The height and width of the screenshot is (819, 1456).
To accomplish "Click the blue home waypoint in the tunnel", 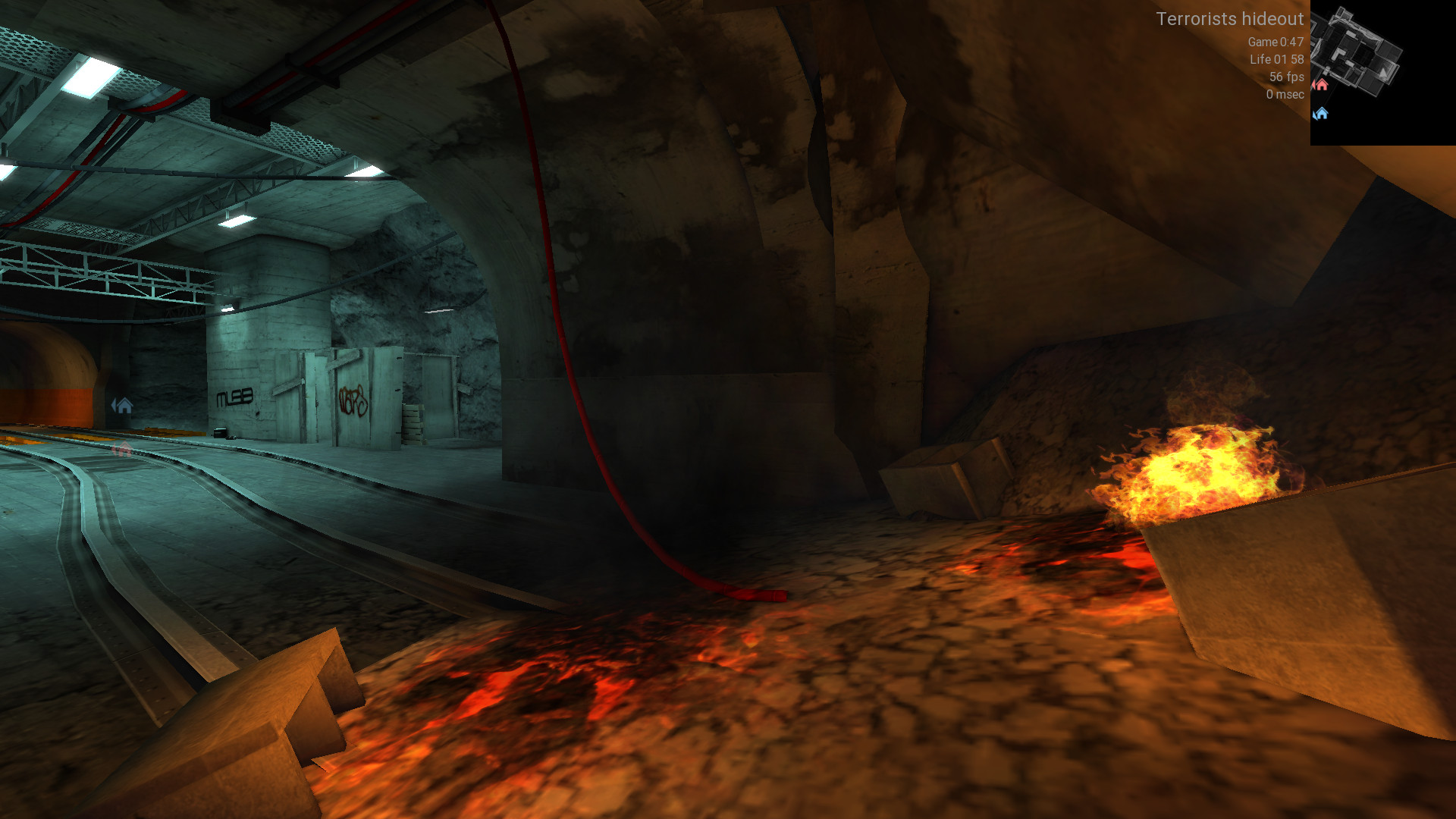I will coord(123,406).
